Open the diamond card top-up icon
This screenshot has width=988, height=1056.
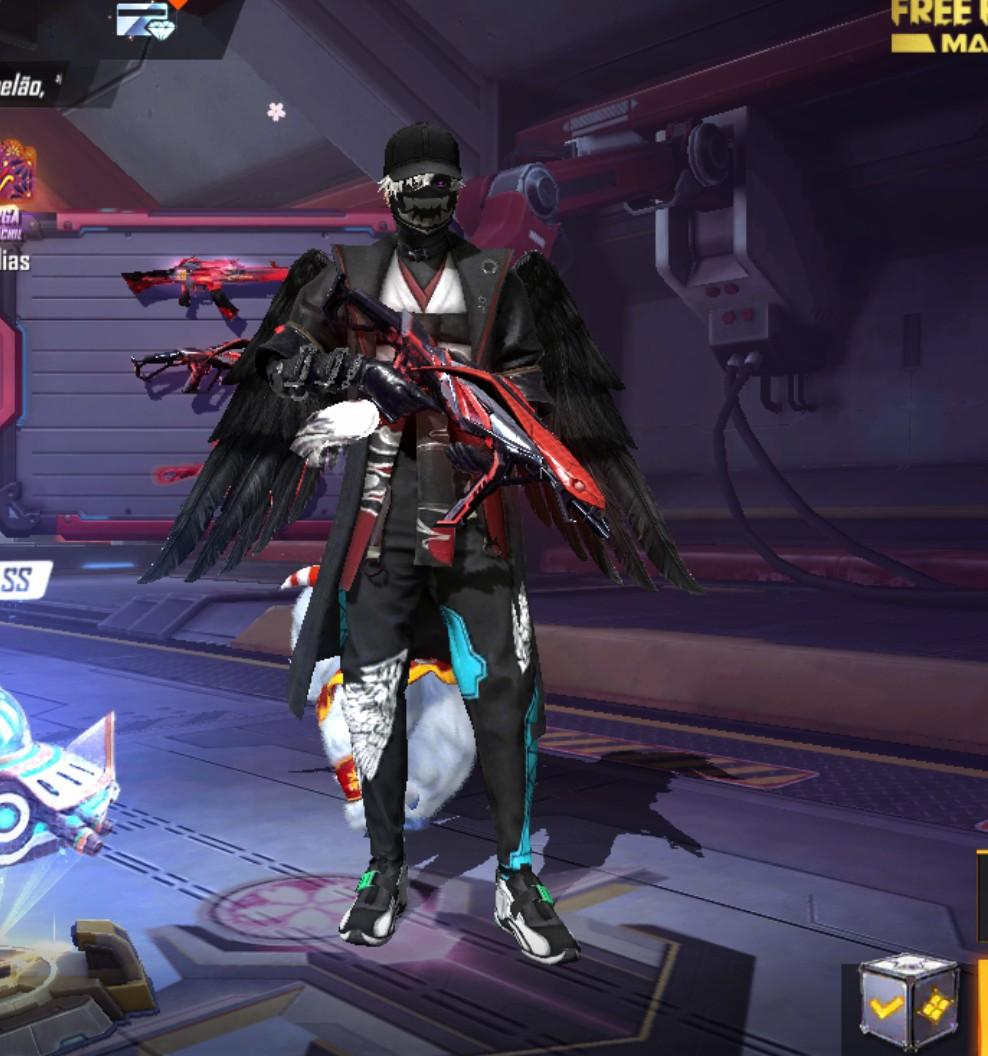click(x=145, y=19)
